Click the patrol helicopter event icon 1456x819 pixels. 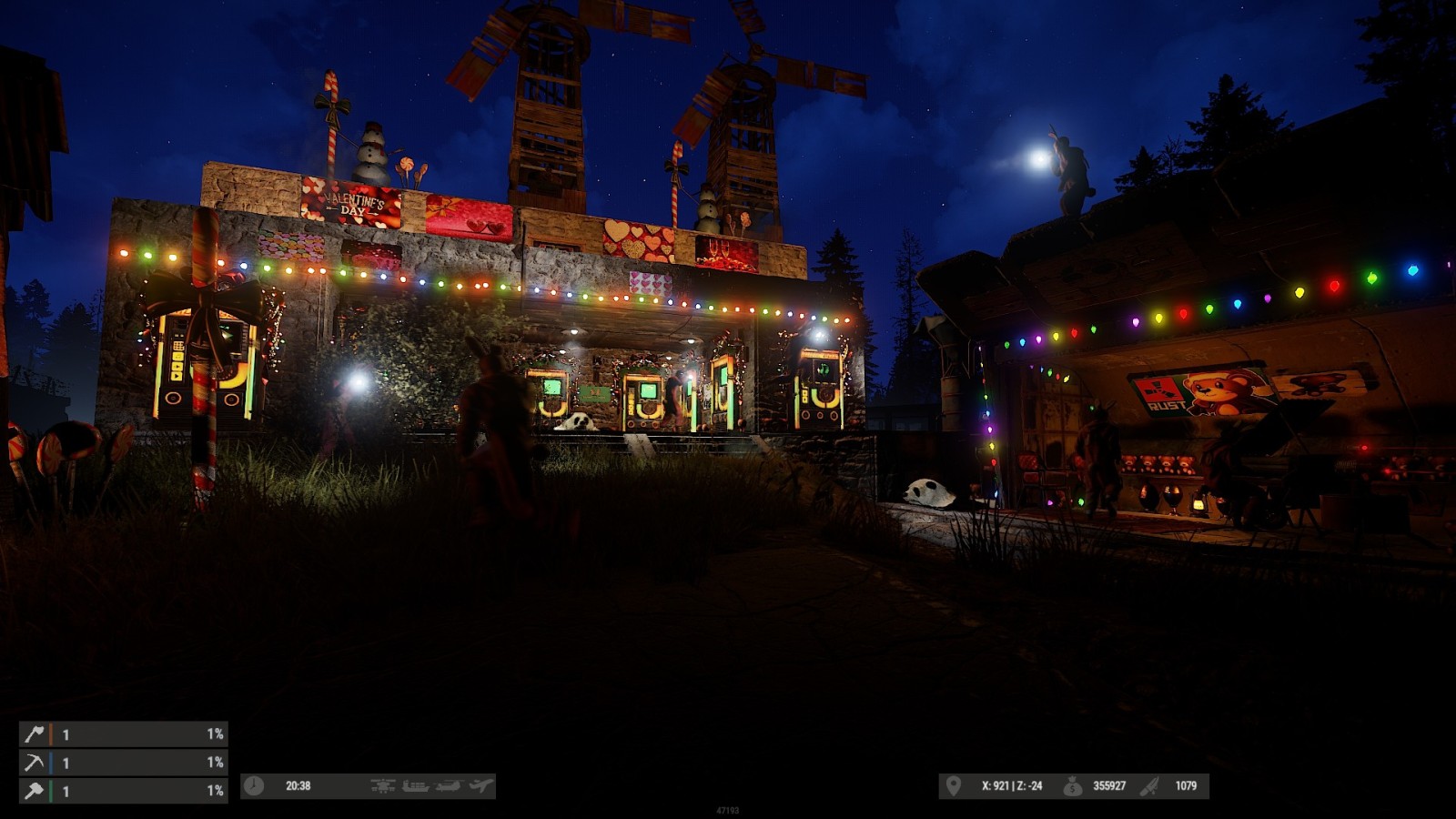point(383,786)
